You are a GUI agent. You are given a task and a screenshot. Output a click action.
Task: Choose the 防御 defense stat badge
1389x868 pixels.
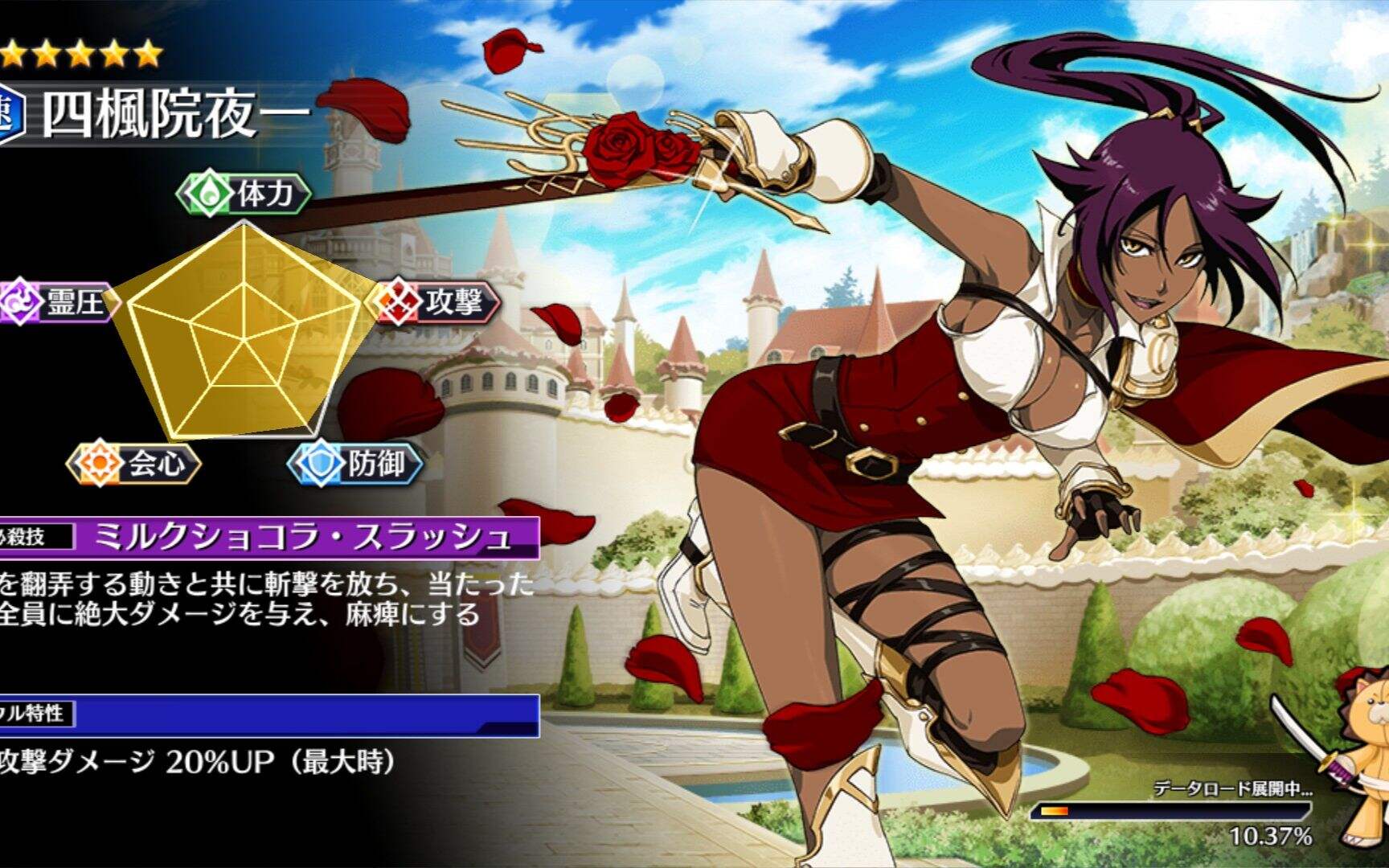356,464
